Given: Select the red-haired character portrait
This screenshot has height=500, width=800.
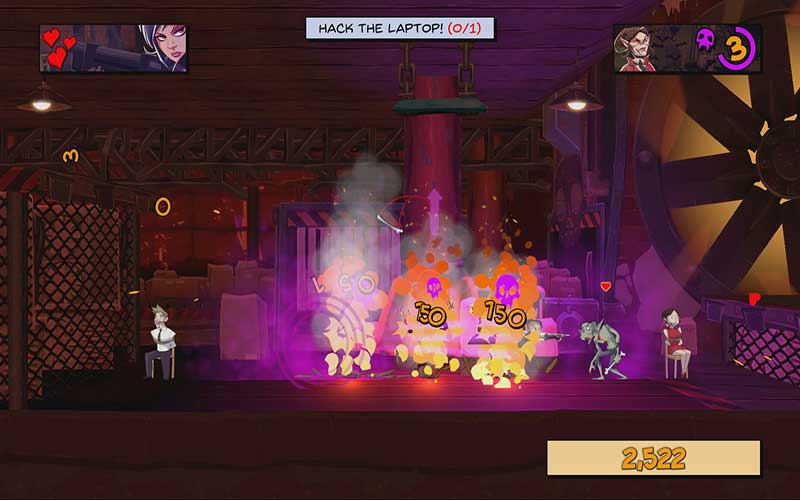Looking at the screenshot, I should tap(637, 49).
